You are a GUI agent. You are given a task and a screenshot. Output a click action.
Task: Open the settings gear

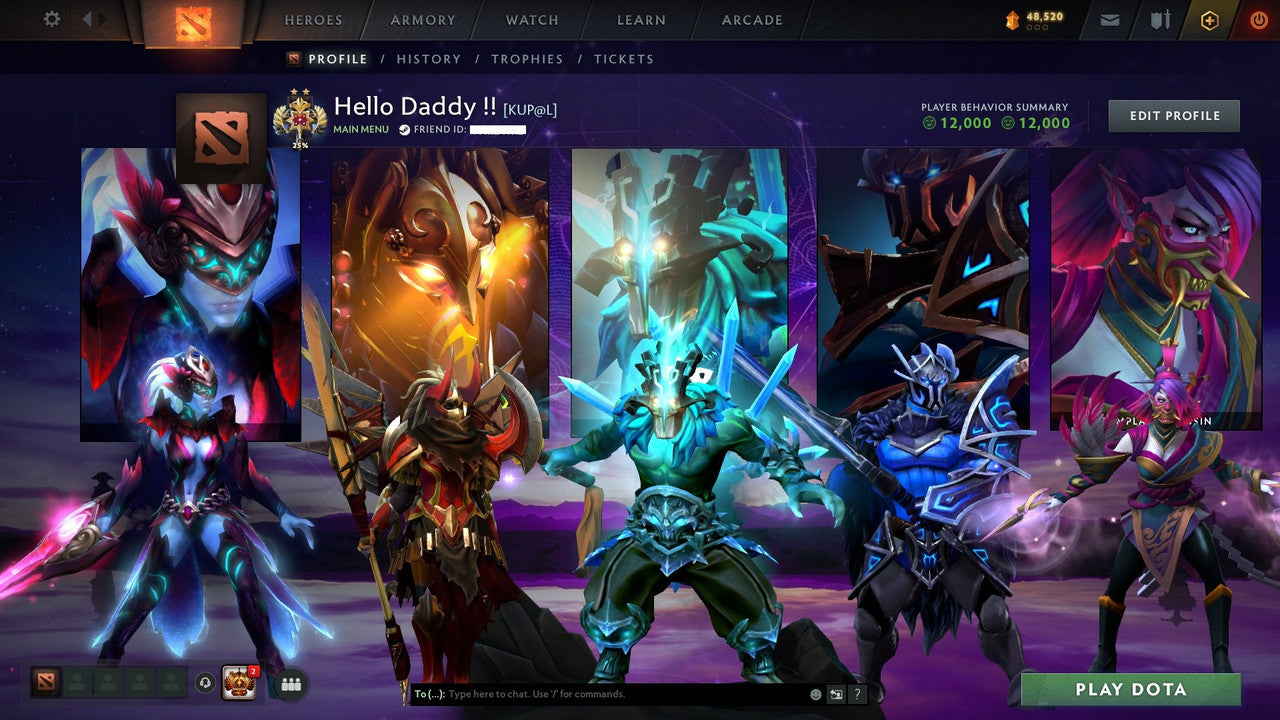pyautogui.click(x=52, y=19)
